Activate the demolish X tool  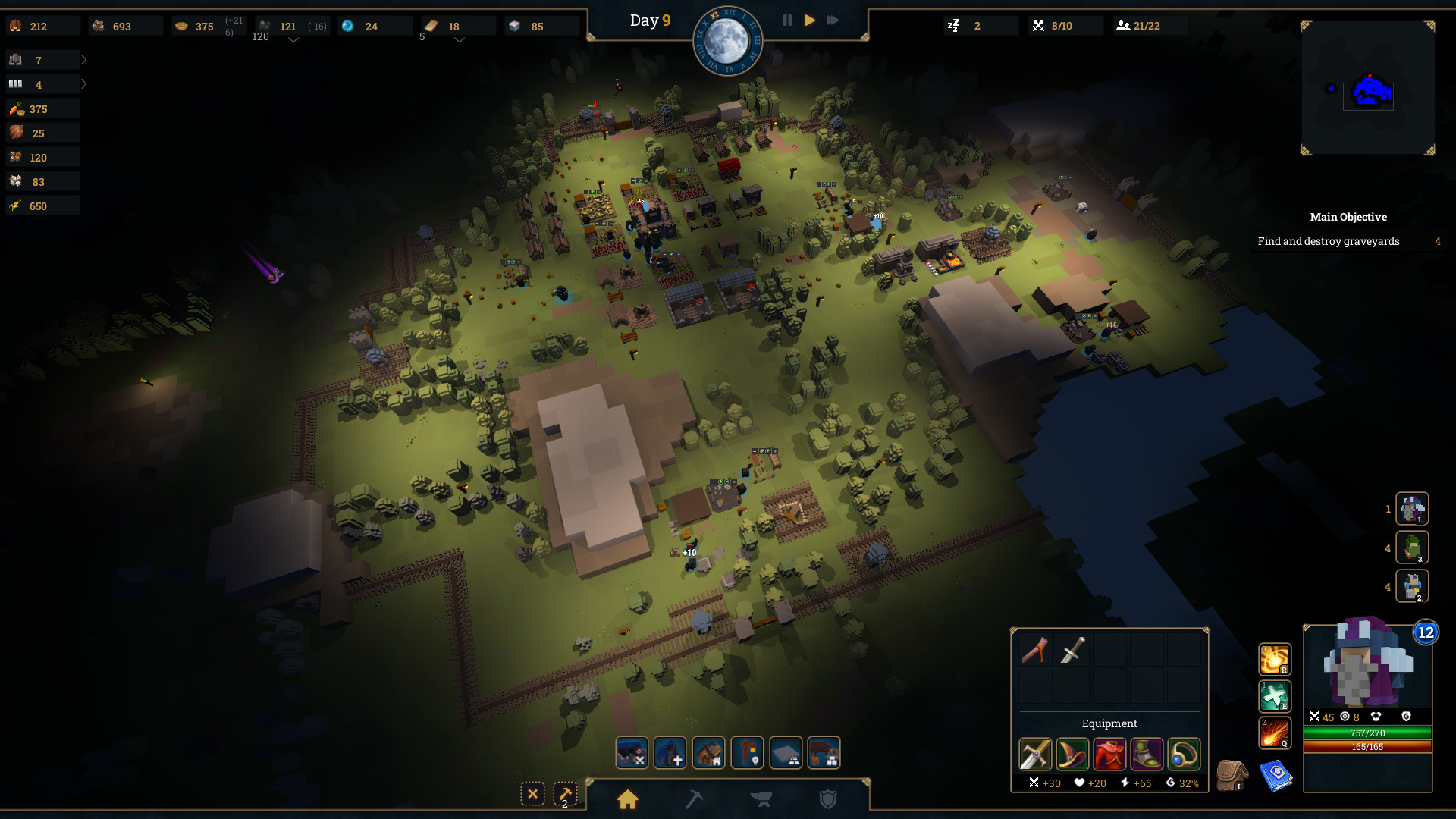pyautogui.click(x=532, y=794)
